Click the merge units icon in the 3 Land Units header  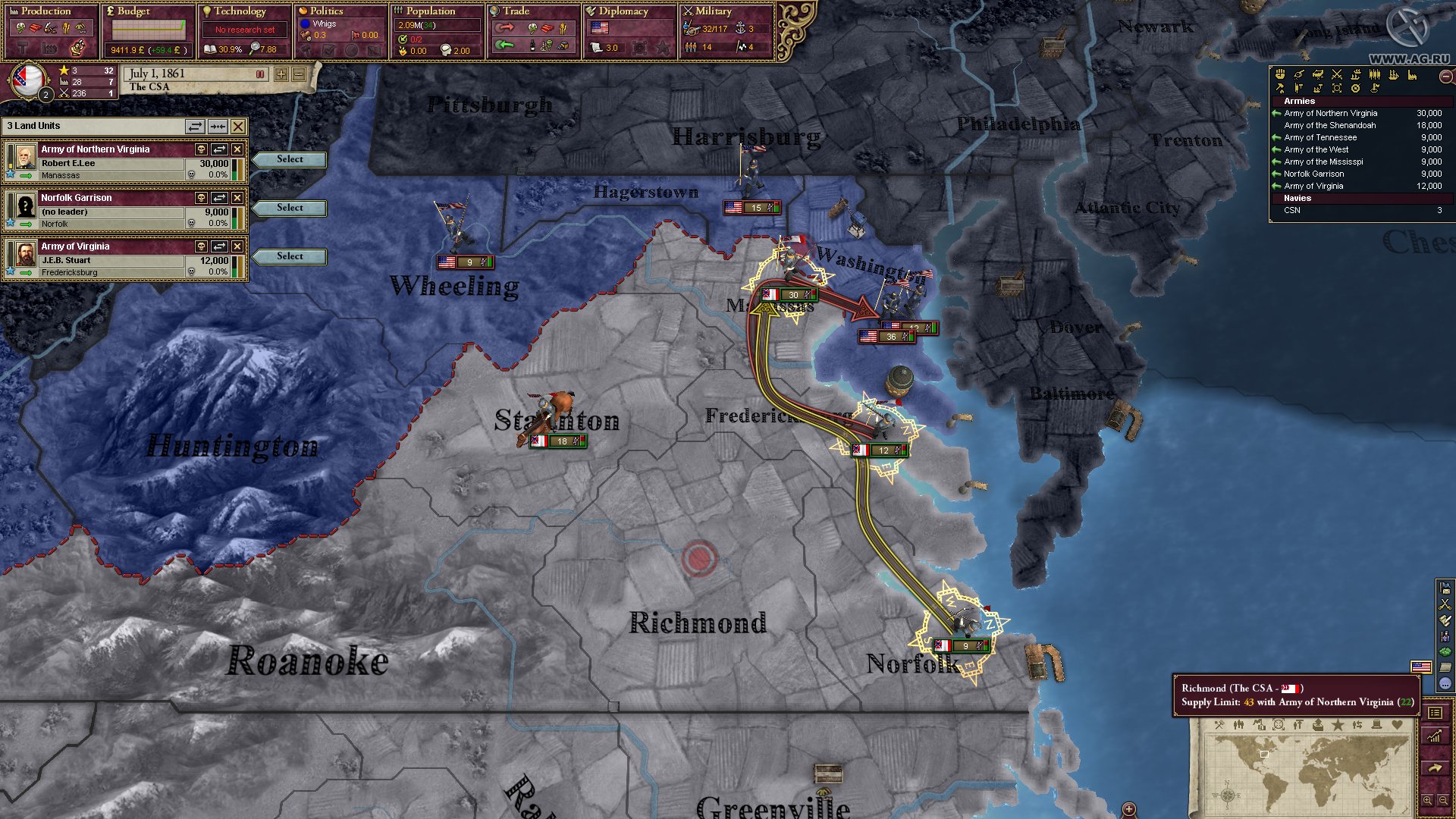tap(218, 126)
